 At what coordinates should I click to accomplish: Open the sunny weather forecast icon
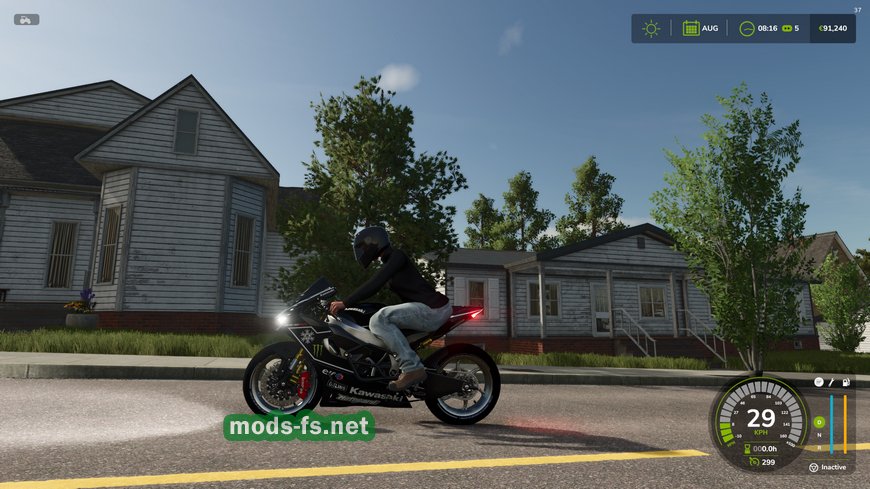tap(651, 28)
